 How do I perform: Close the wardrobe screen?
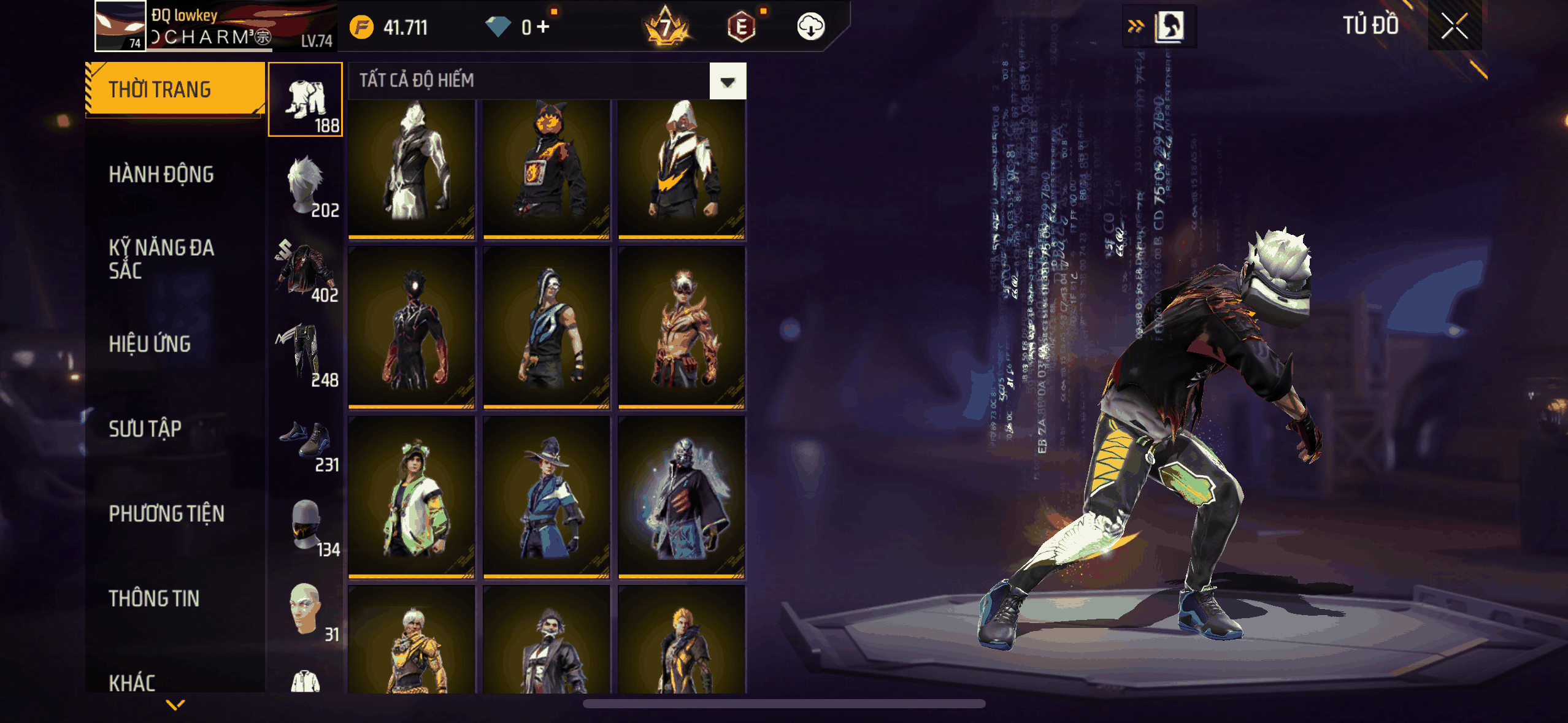pos(1454,26)
